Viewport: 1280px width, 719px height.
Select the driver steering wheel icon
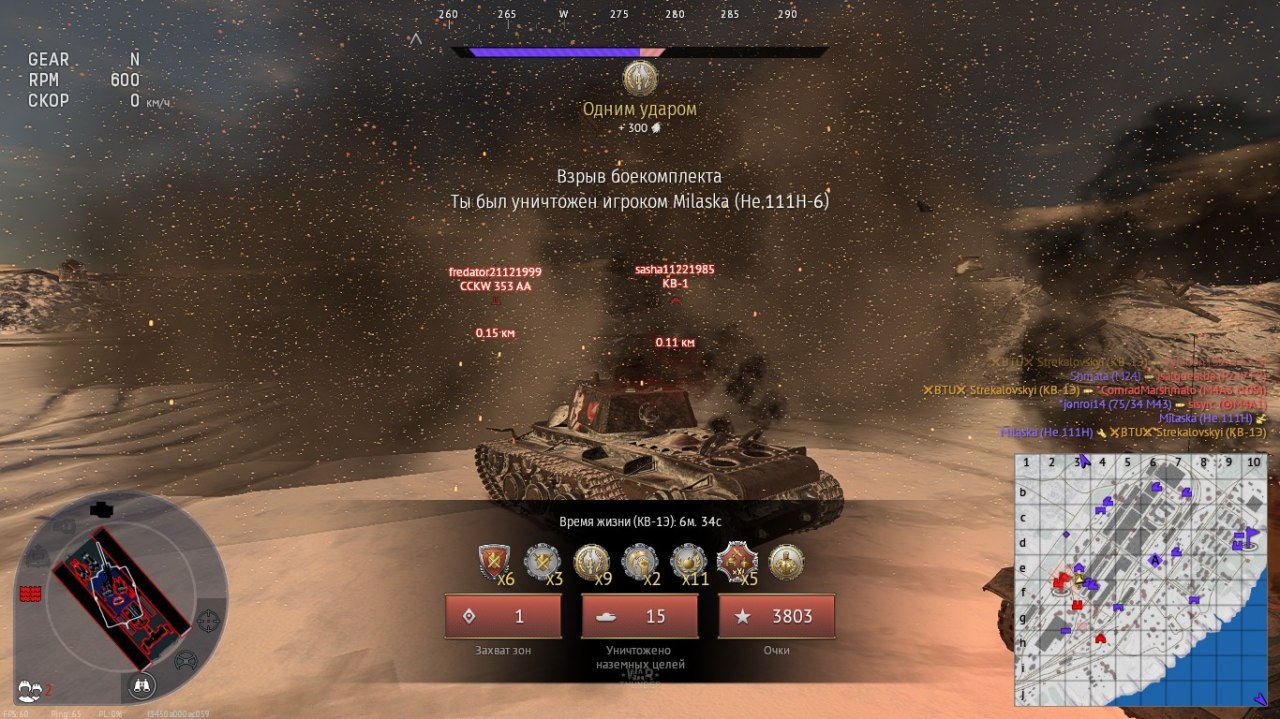tap(185, 661)
